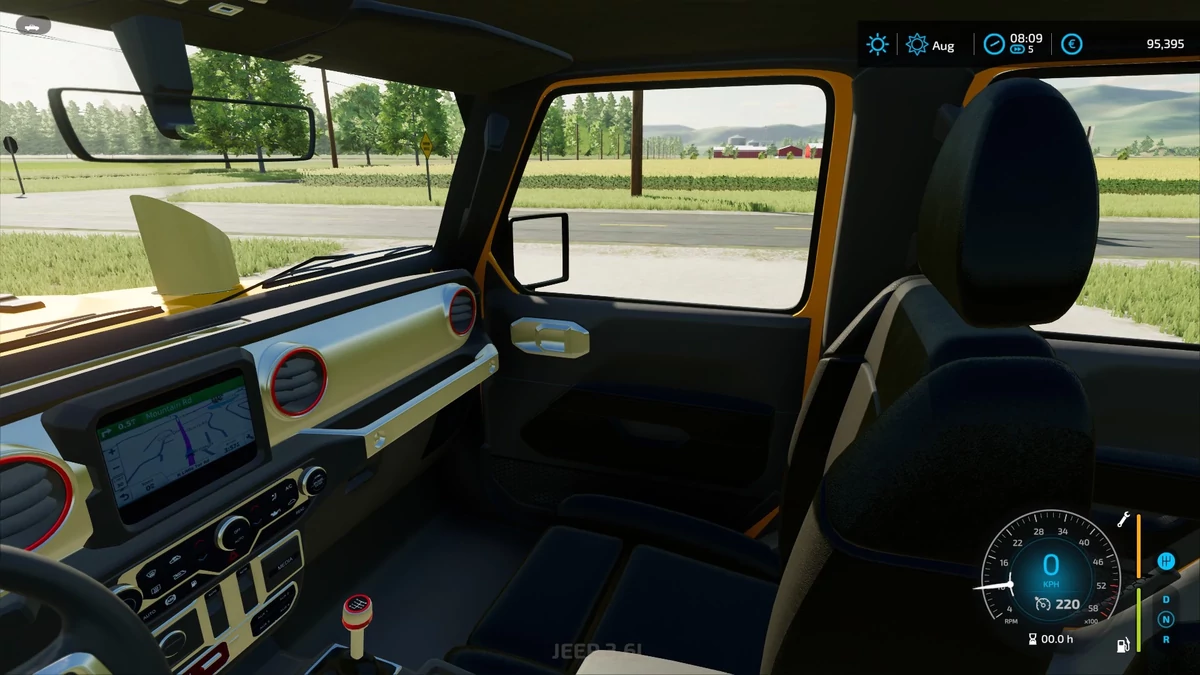This screenshot has width=1200, height=675.
Task: Open the August season calendar icon
Action: [916, 44]
